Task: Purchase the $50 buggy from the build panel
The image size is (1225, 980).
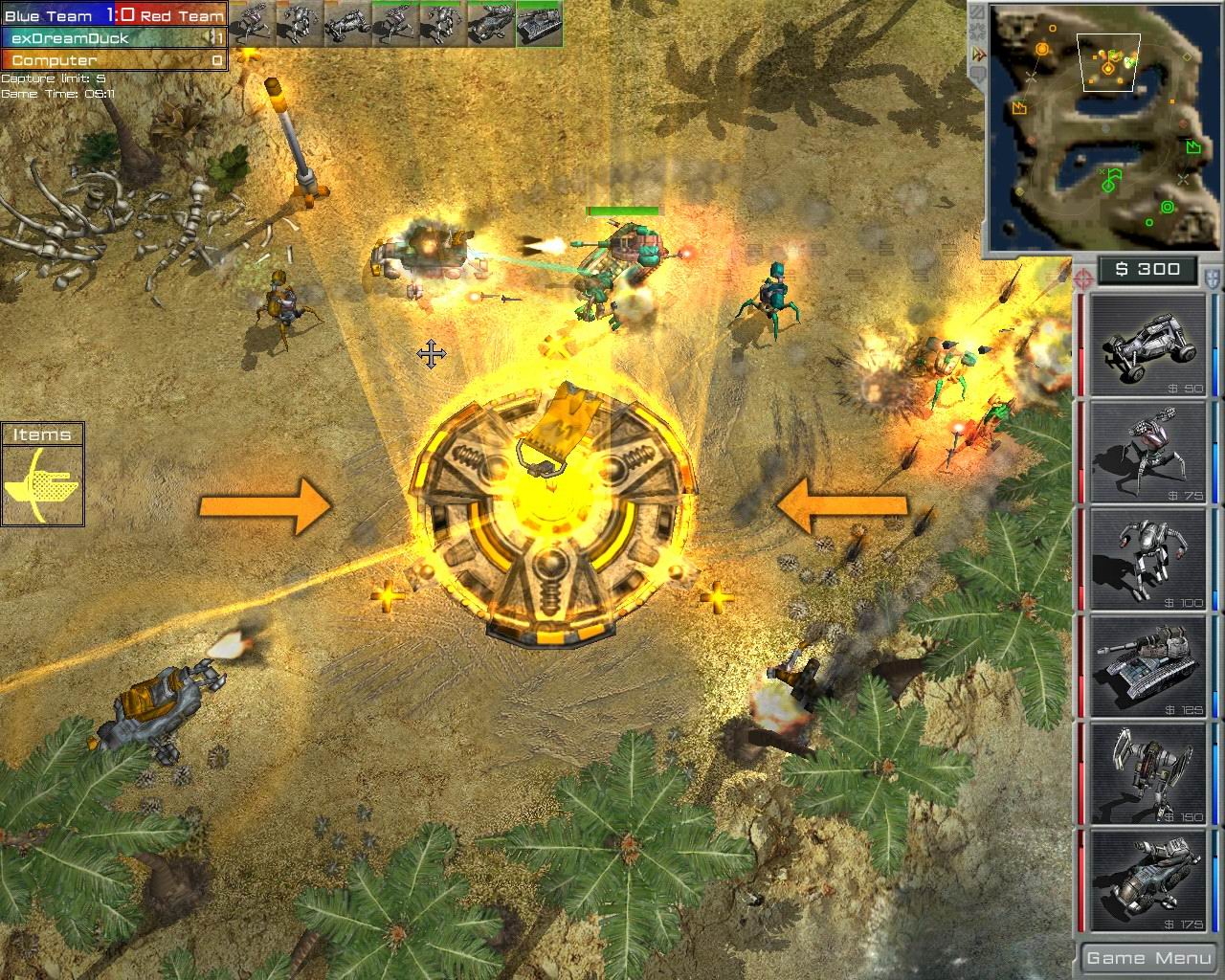Action: click(x=1144, y=345)
